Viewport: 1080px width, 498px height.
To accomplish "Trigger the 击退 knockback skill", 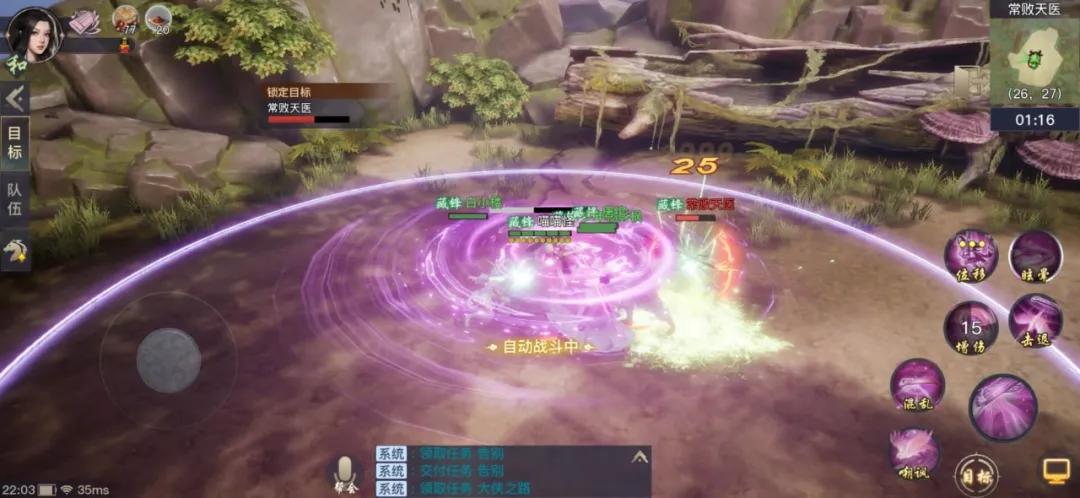I will coord(1035,320).
